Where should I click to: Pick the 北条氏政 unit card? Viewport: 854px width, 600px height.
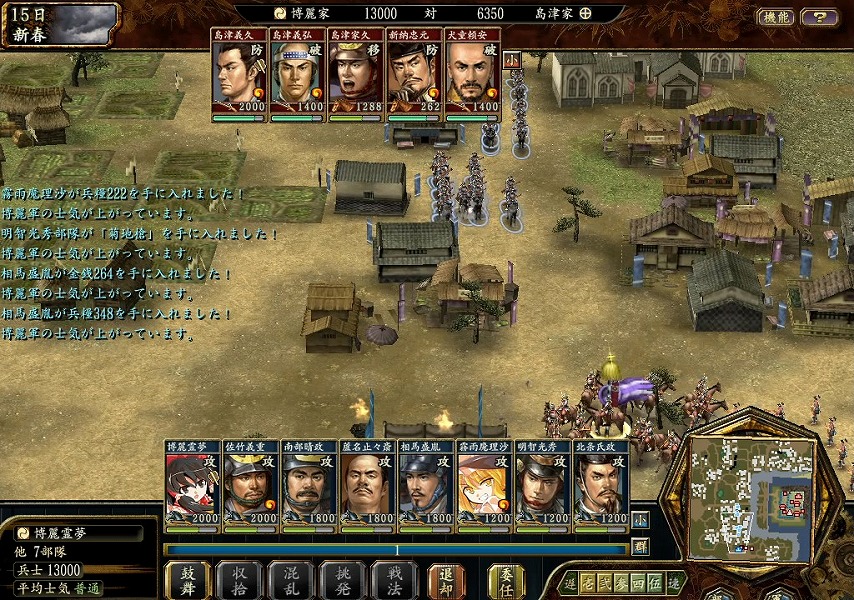[x=600, y=484]
